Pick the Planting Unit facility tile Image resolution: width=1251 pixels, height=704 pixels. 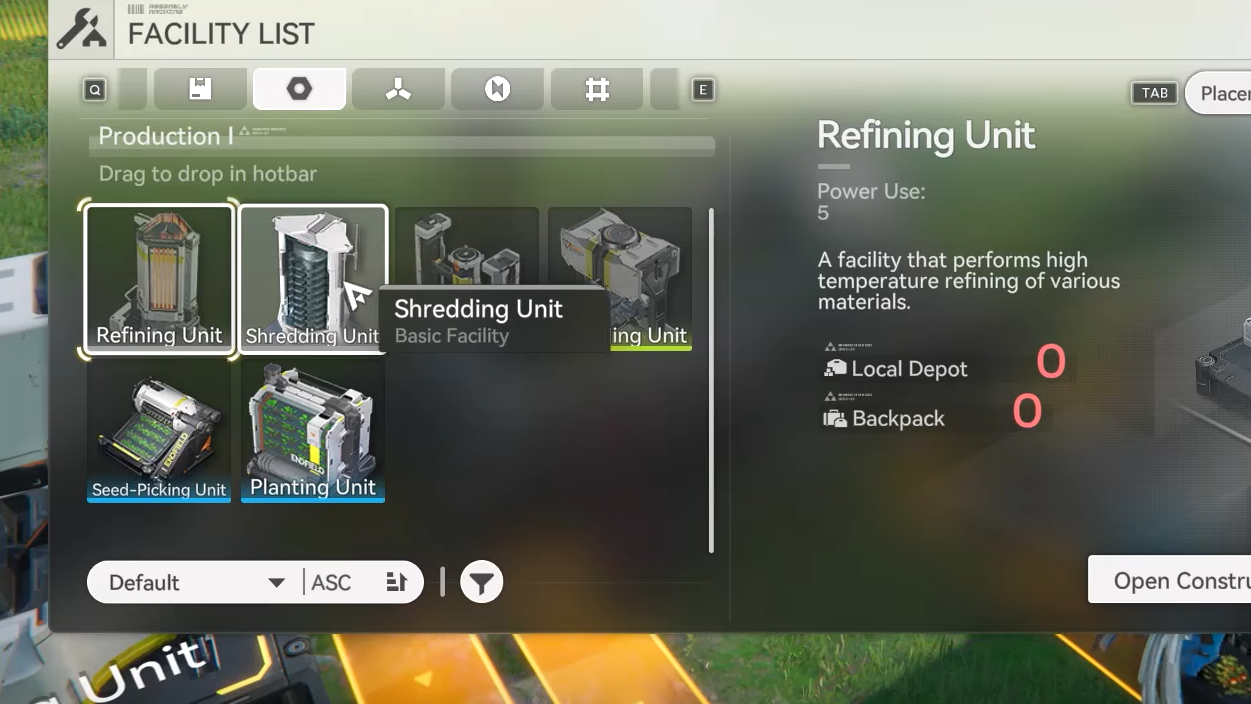coord(313,431)
